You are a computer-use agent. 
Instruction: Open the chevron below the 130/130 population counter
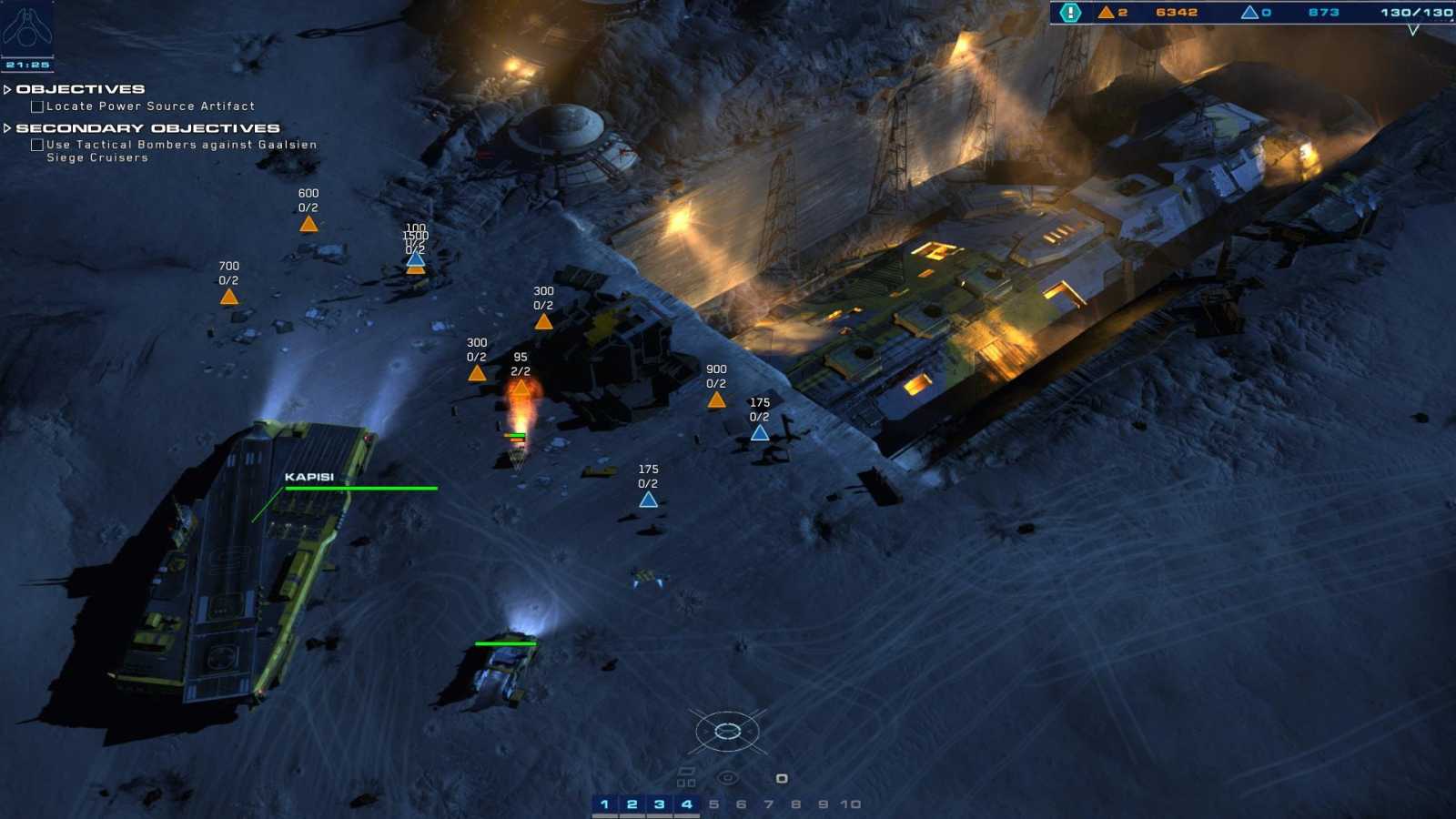1413,30
